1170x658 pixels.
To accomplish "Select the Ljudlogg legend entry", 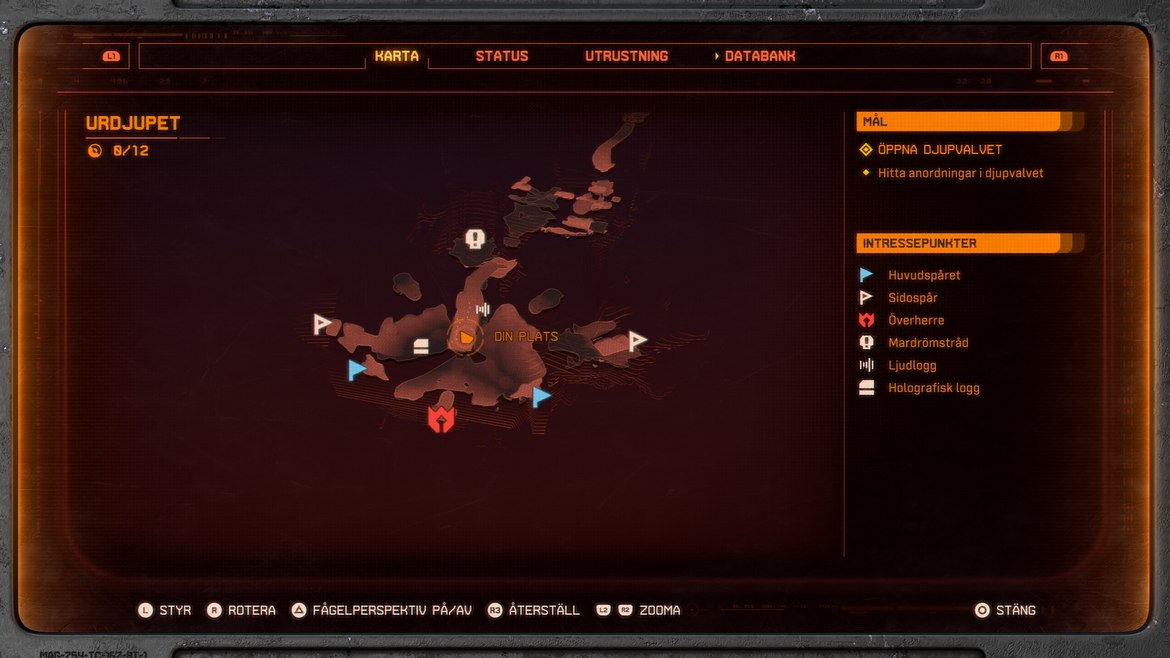I will (911, 366).
